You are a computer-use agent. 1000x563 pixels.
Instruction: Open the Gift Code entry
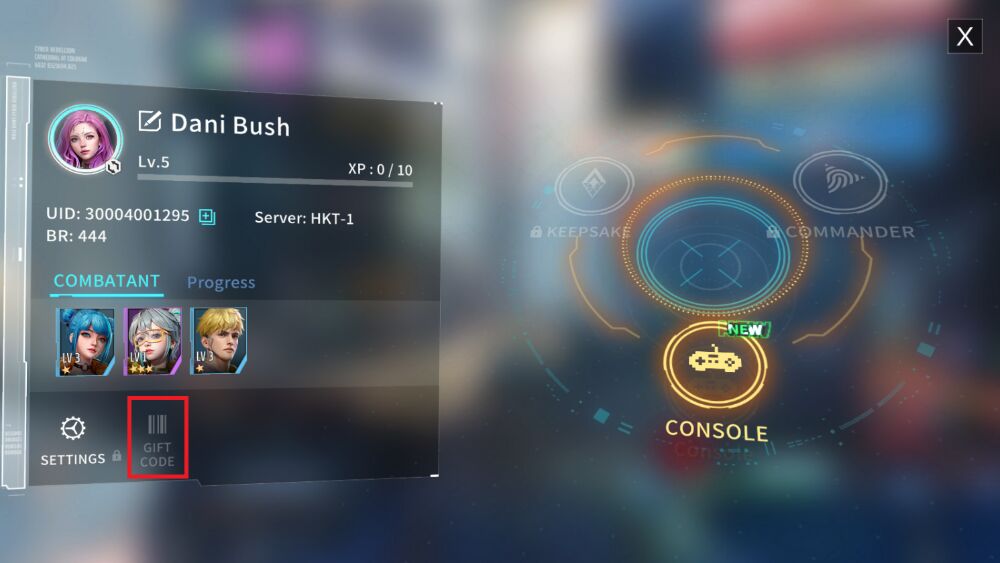158,437
